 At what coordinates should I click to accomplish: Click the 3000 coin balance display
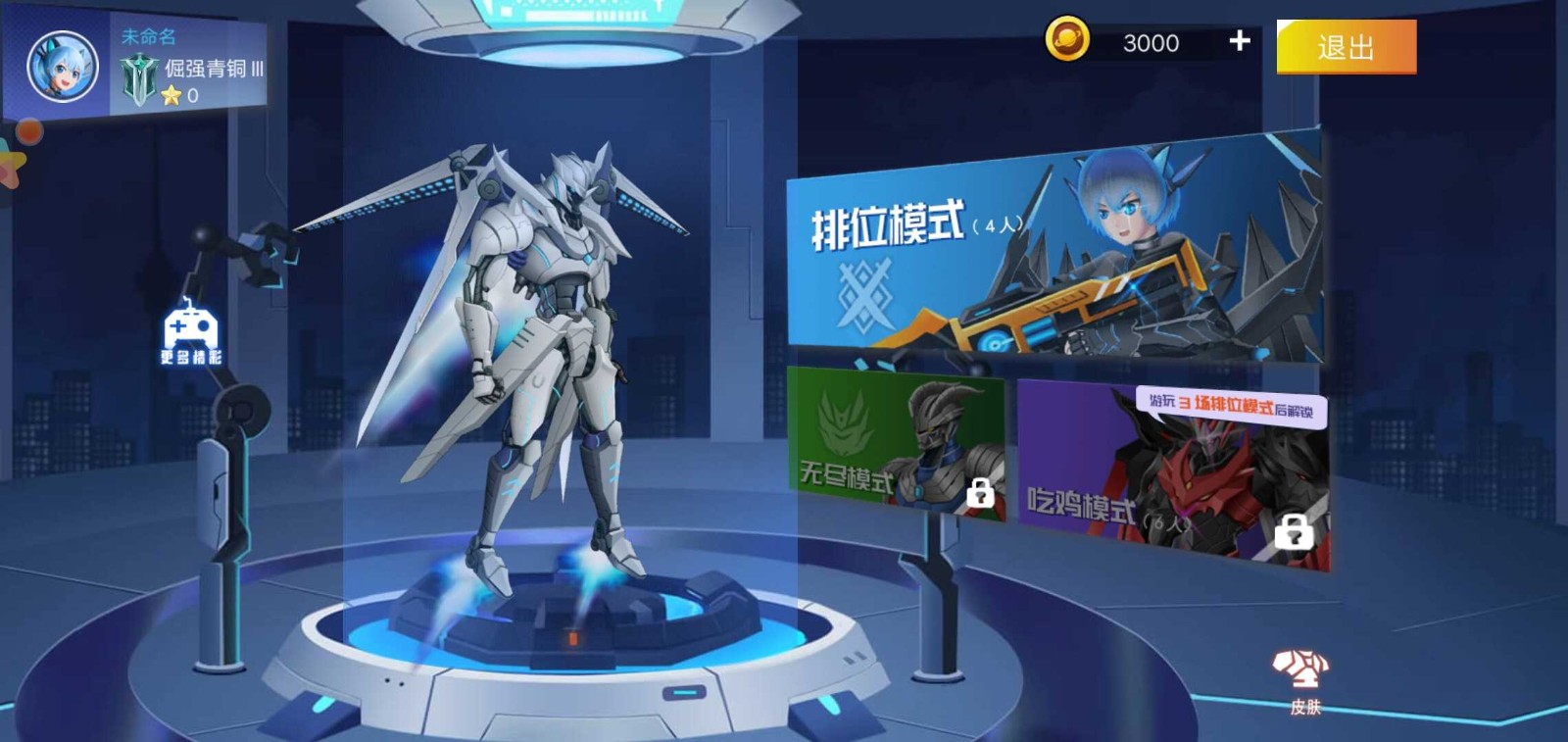click(x=1147, y=43)
